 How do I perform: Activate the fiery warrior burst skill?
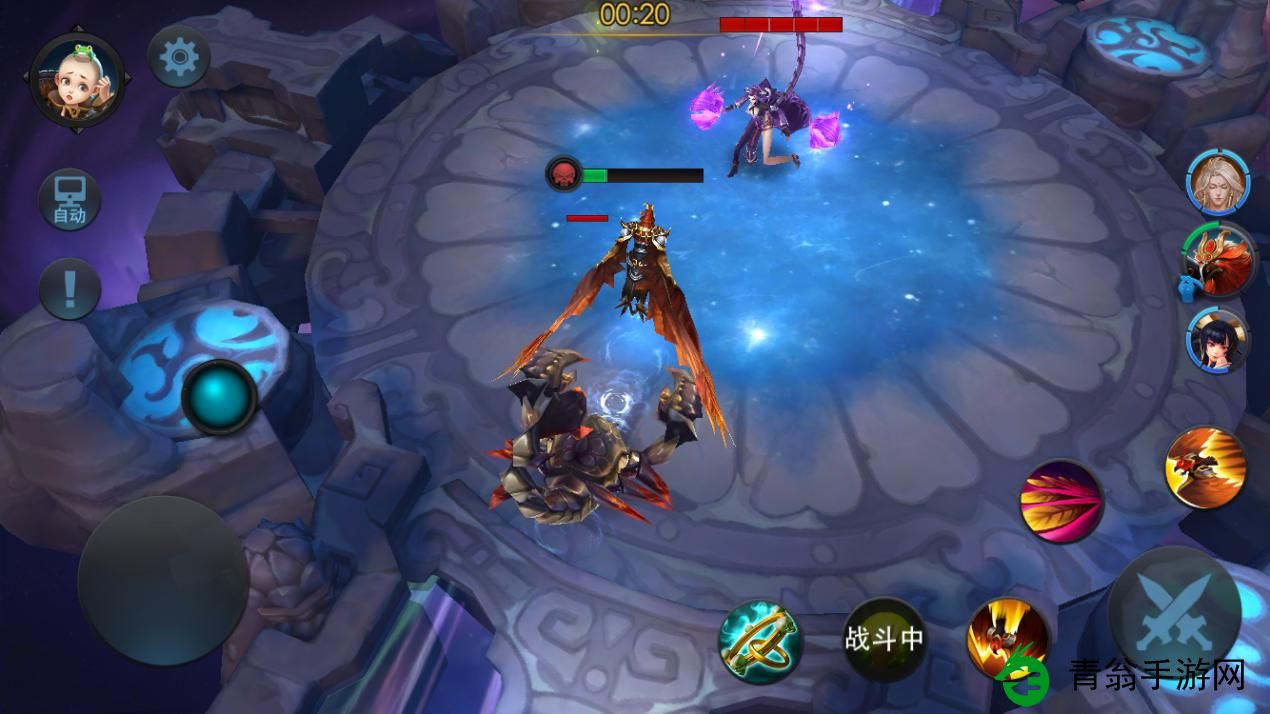point(1007,638)
